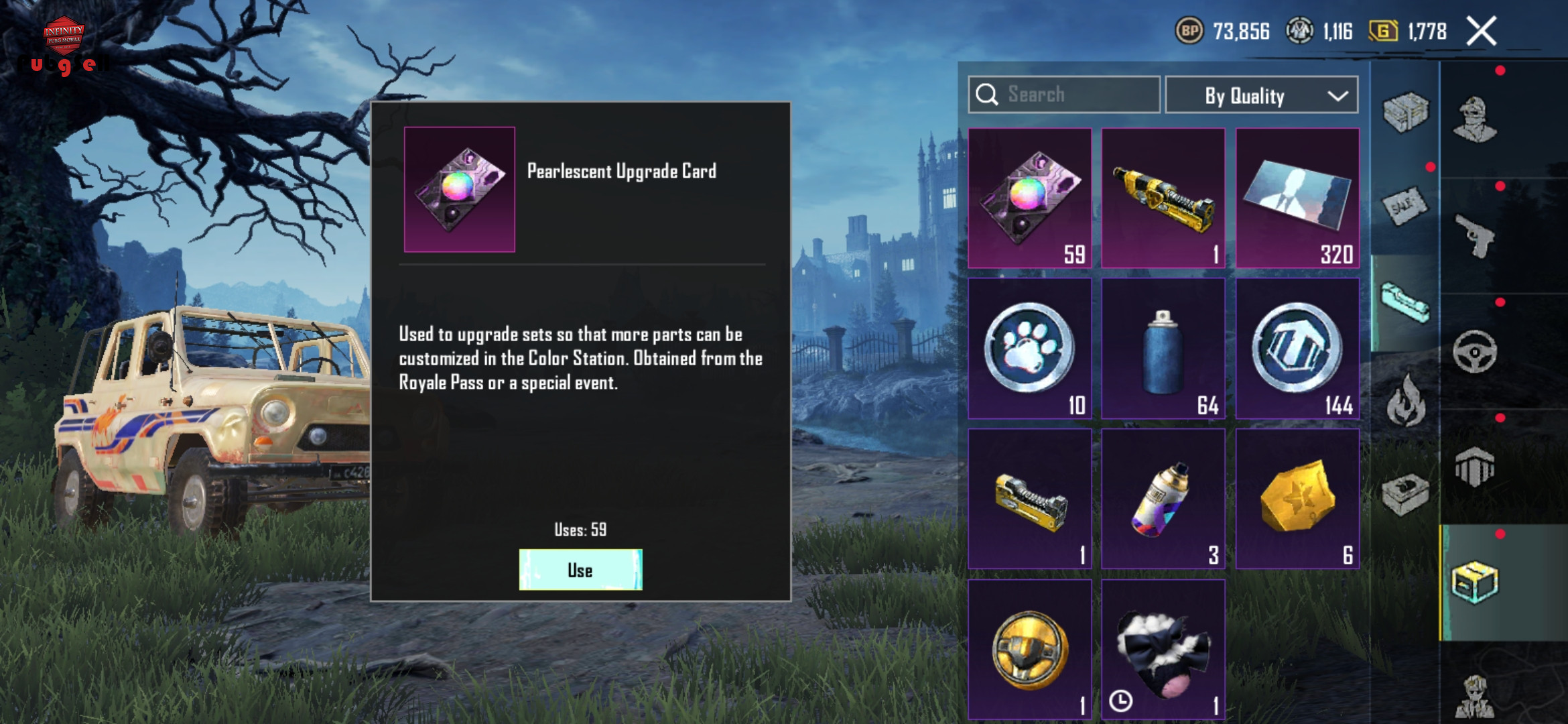Viewport: 1568px width, 724px height.
Task: Open the steering wheel vehicles tab
Action: click(1475, 351)
